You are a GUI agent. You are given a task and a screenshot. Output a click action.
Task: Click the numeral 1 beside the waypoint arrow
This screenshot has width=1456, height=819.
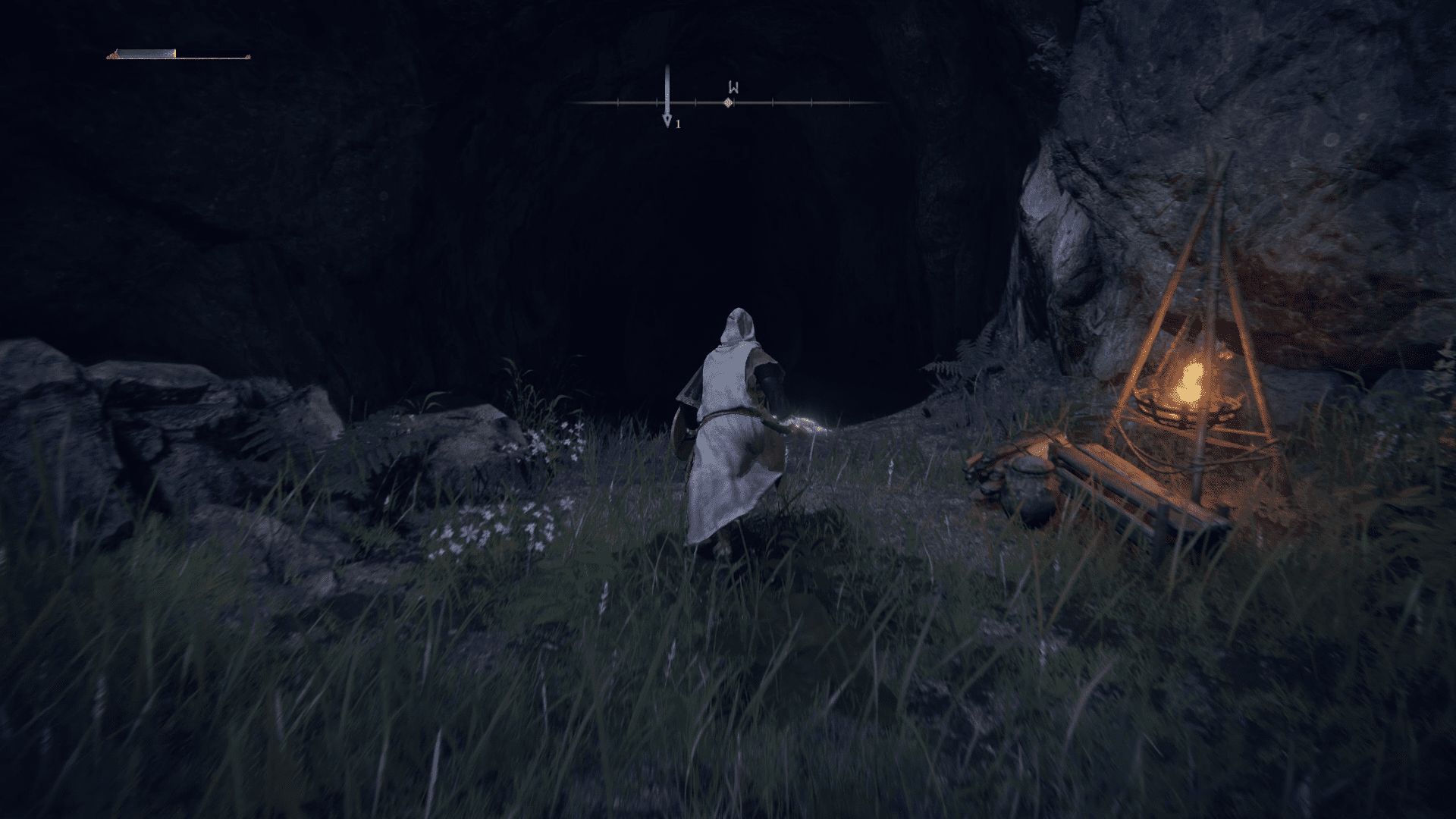point(679,124)
